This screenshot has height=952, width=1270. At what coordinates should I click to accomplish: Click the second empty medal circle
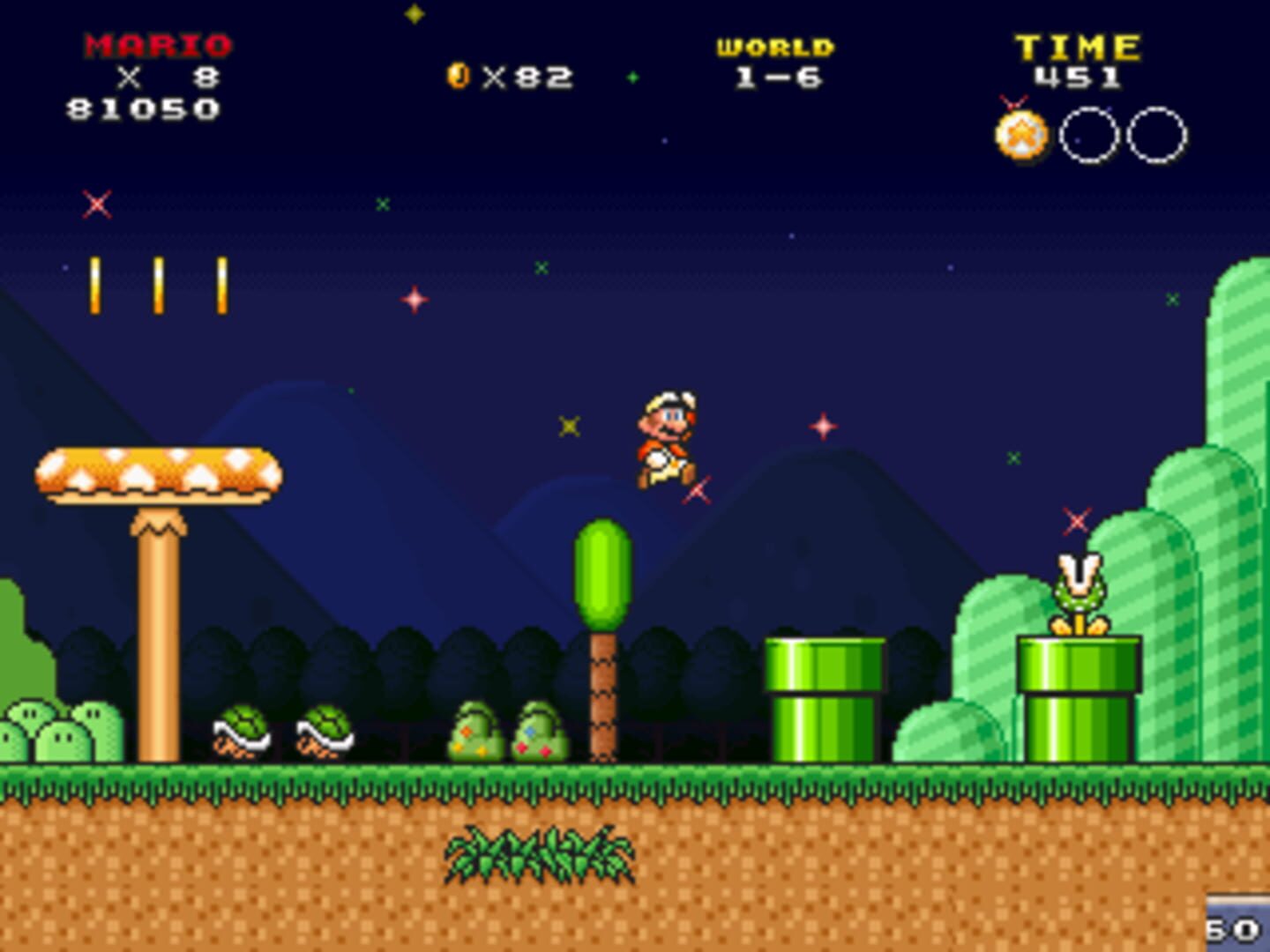1156,134
